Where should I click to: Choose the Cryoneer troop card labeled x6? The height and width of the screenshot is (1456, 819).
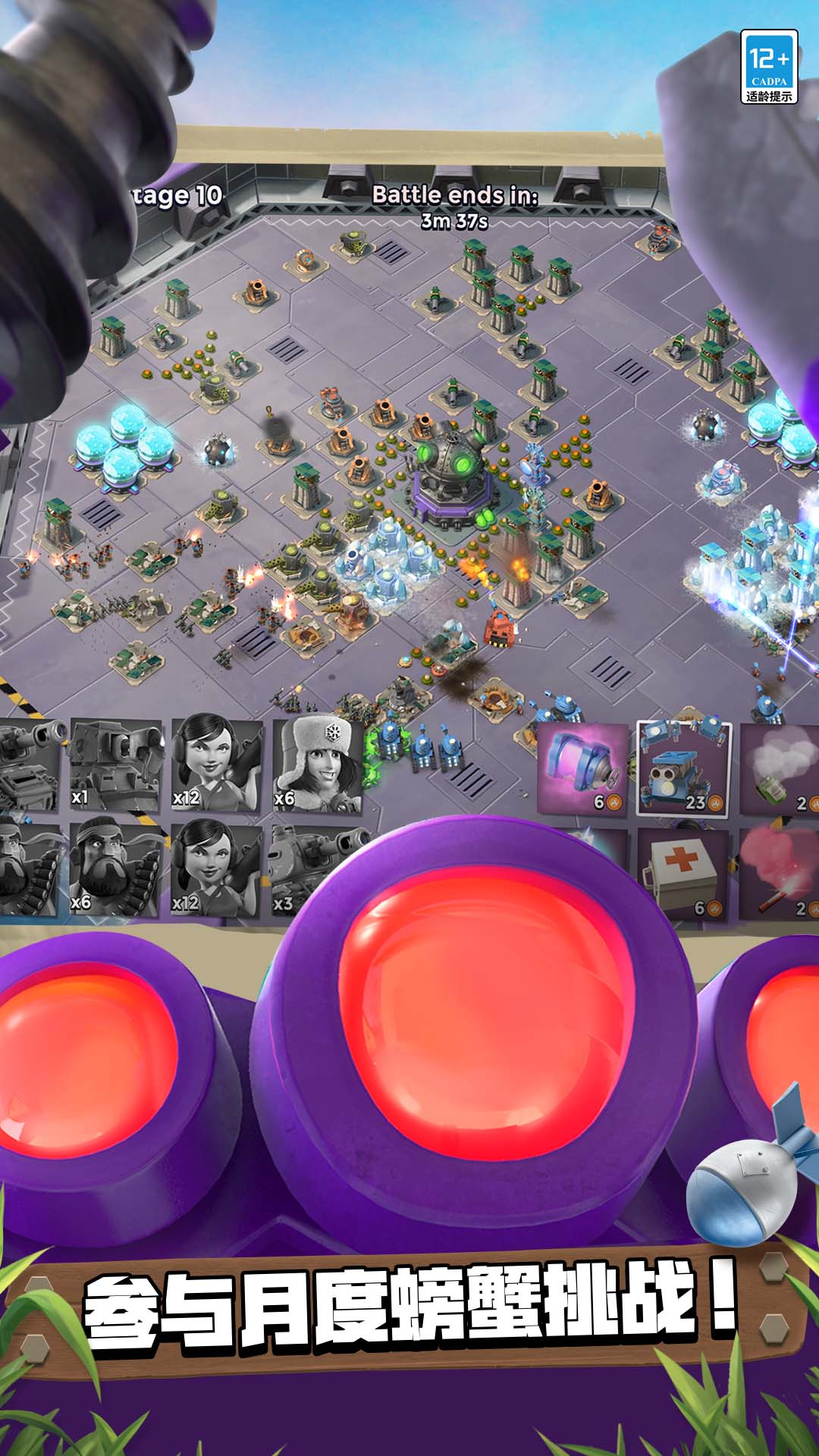pos(317,764)
